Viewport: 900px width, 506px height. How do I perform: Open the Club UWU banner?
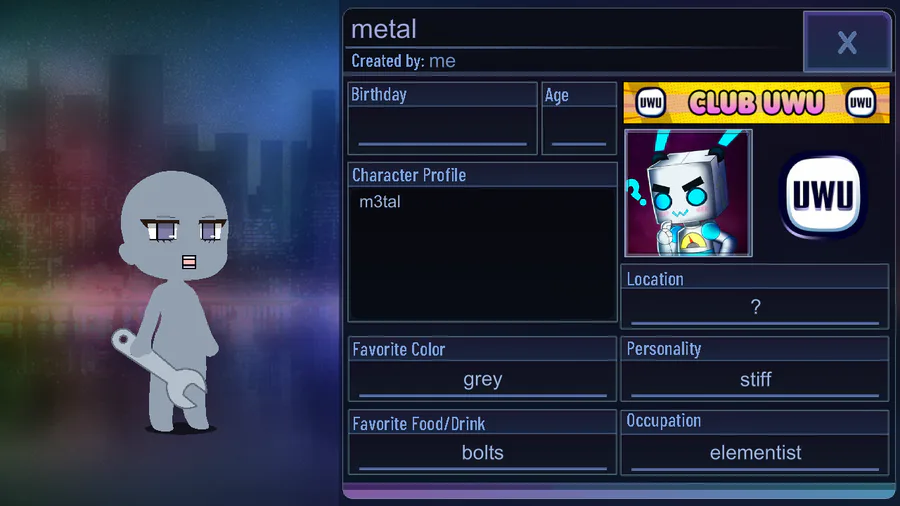[756, 102]
